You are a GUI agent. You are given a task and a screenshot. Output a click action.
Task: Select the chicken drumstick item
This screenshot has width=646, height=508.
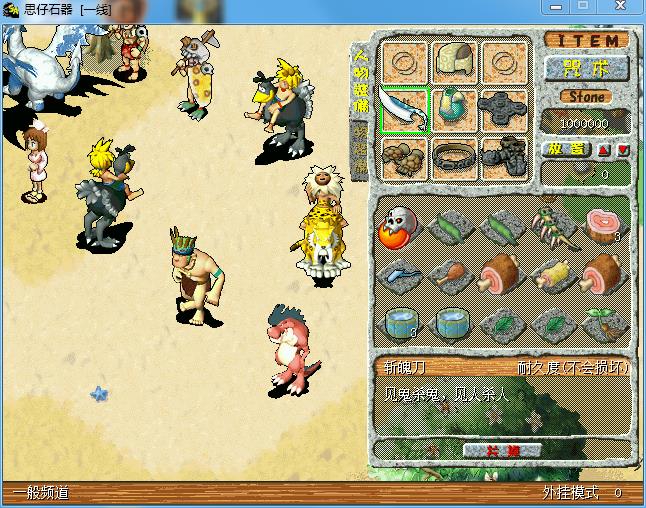click(448, 273)
